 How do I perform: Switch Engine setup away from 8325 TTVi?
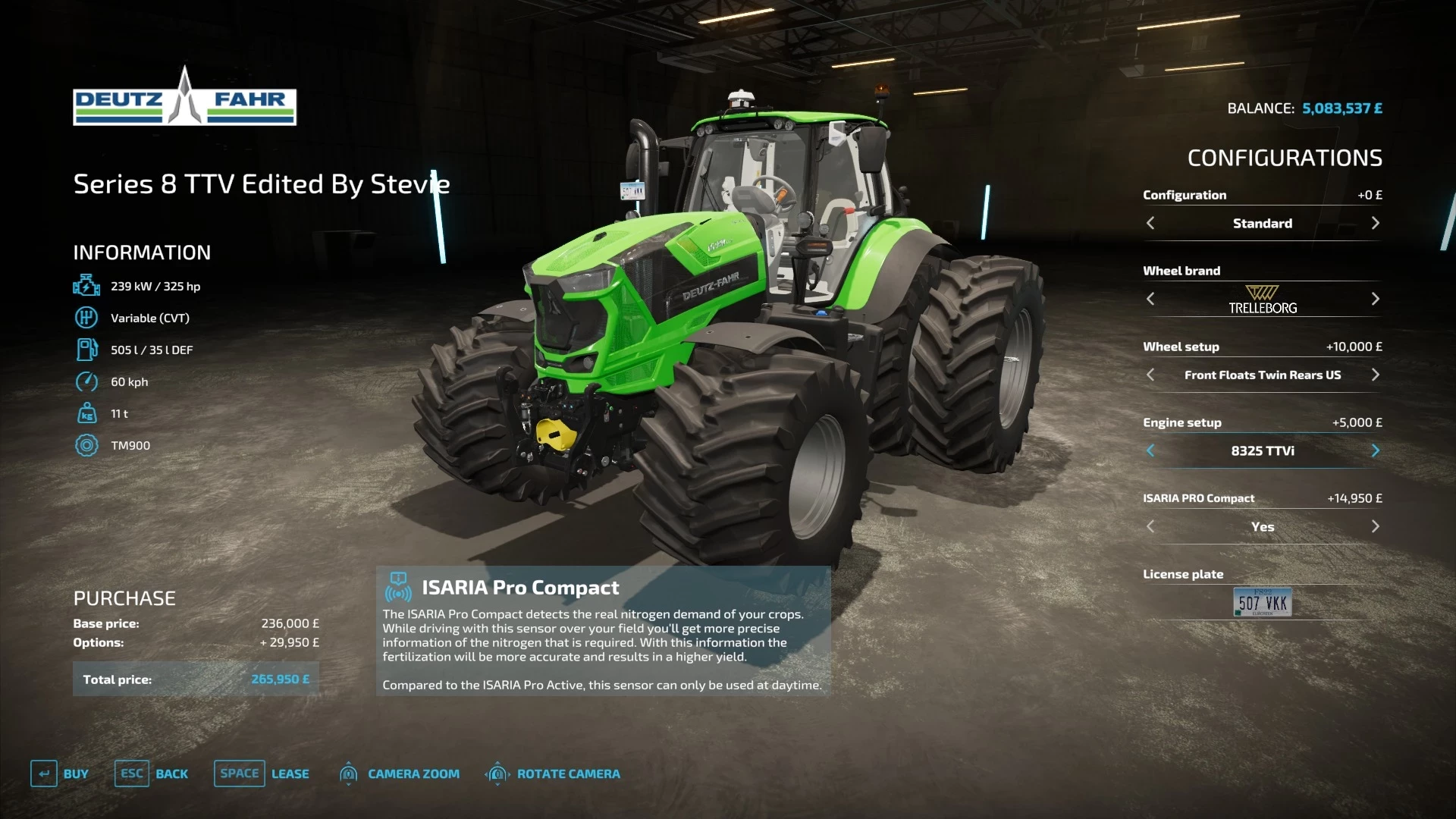pyautogui.click(x=1376, y=450)
